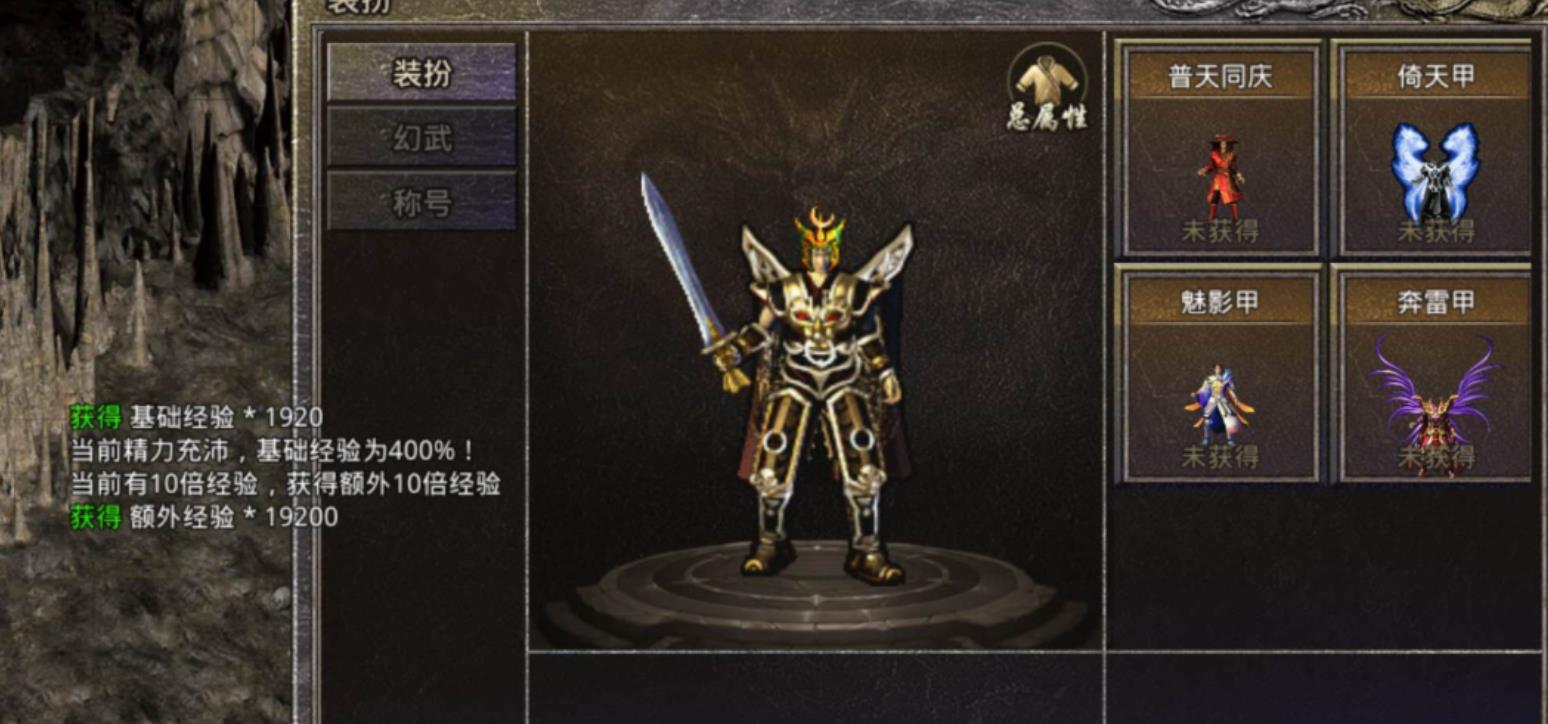Click the 奔雷甲 armor card
1548x724 pixels.
click(1435, 374)
